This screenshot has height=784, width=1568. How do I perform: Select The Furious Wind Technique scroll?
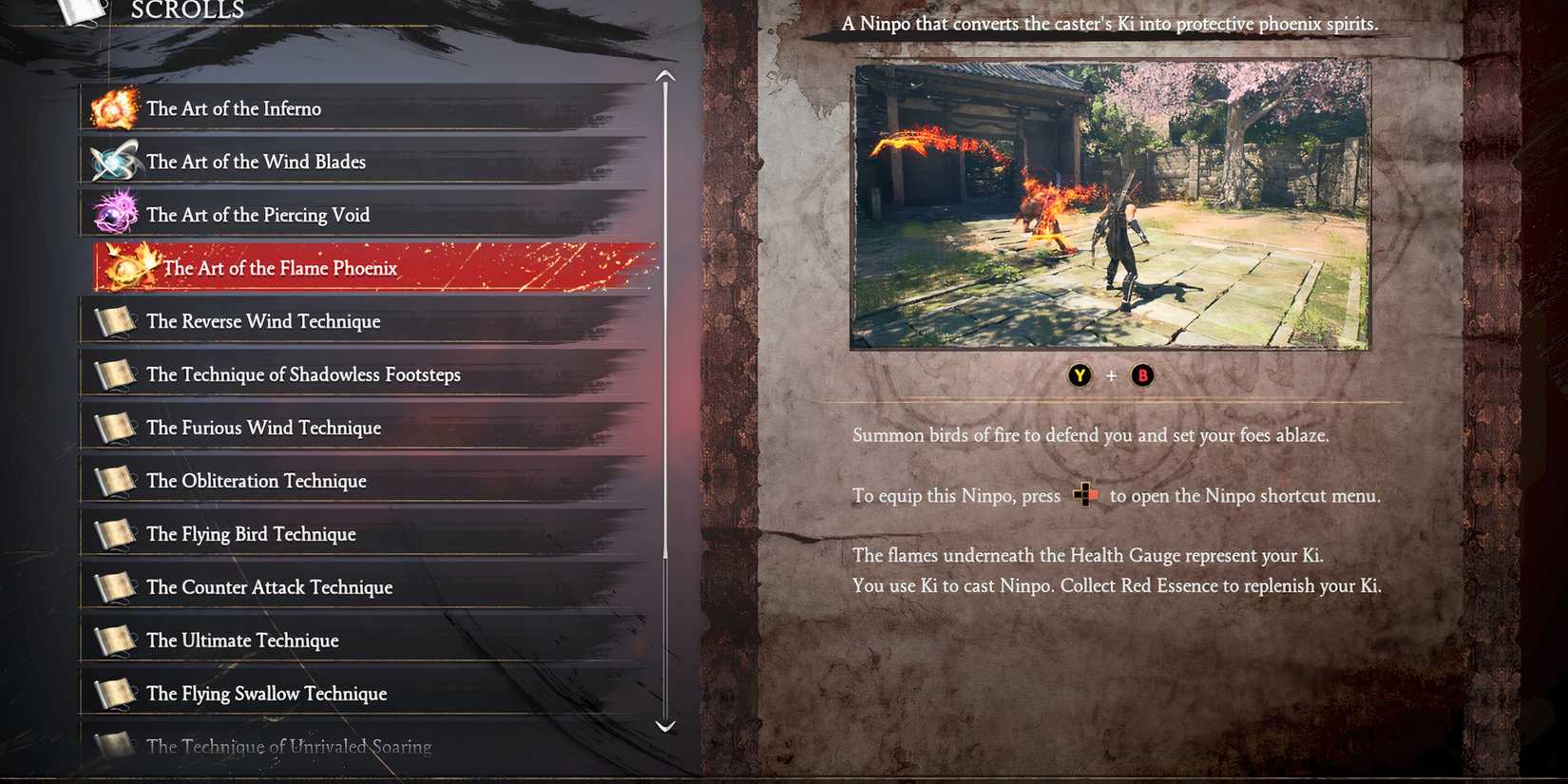click(263, 427)
